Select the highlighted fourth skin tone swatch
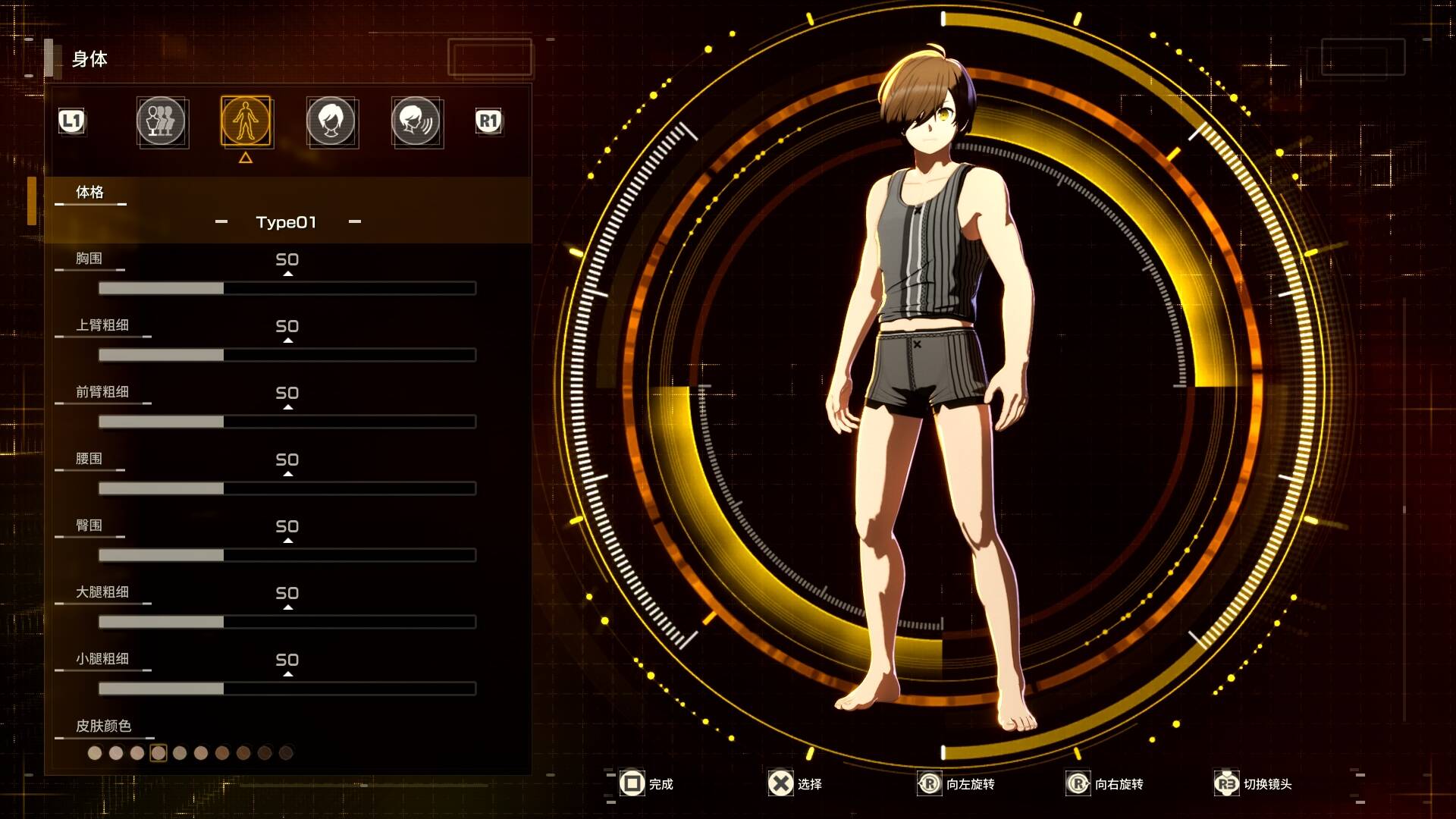This screenshot has width=1456, height=819. (x=158, y=753)
